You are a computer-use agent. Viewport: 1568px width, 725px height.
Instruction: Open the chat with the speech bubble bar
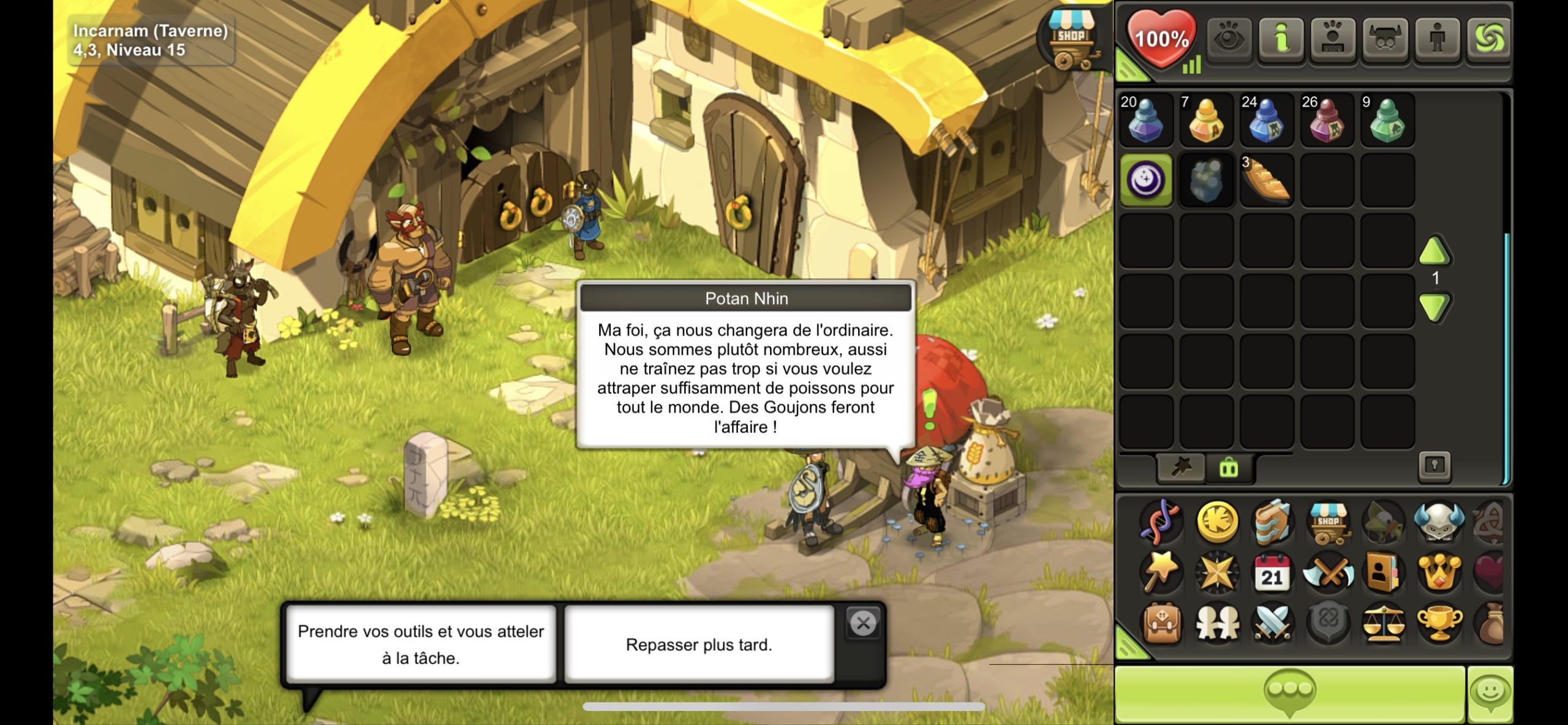(1289, 693)
